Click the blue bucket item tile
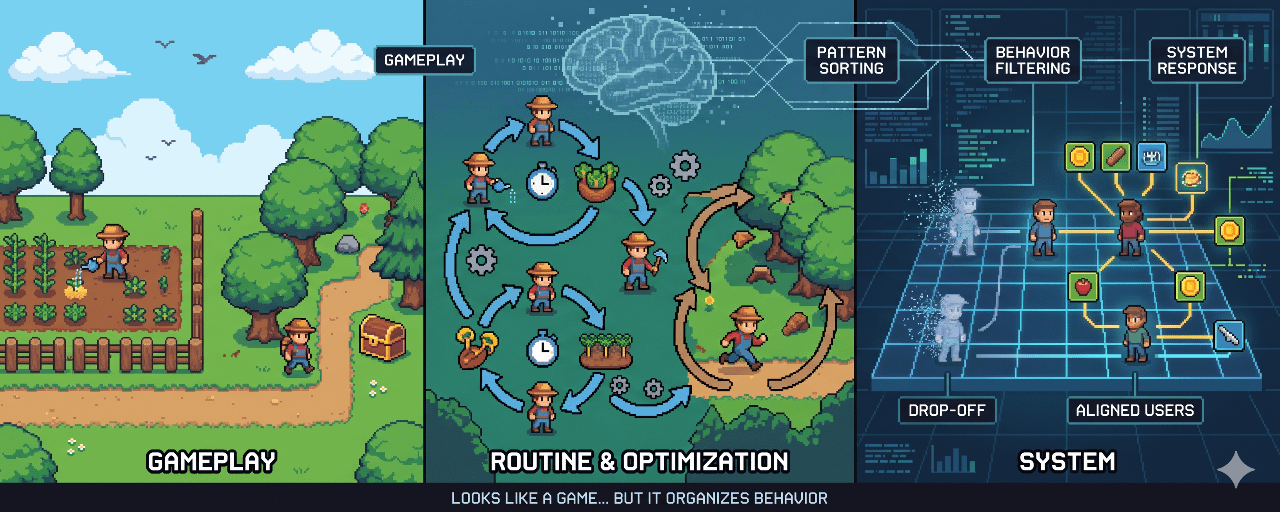The height and width of the screenshot is (512, 1280). tap(1152, 157)
